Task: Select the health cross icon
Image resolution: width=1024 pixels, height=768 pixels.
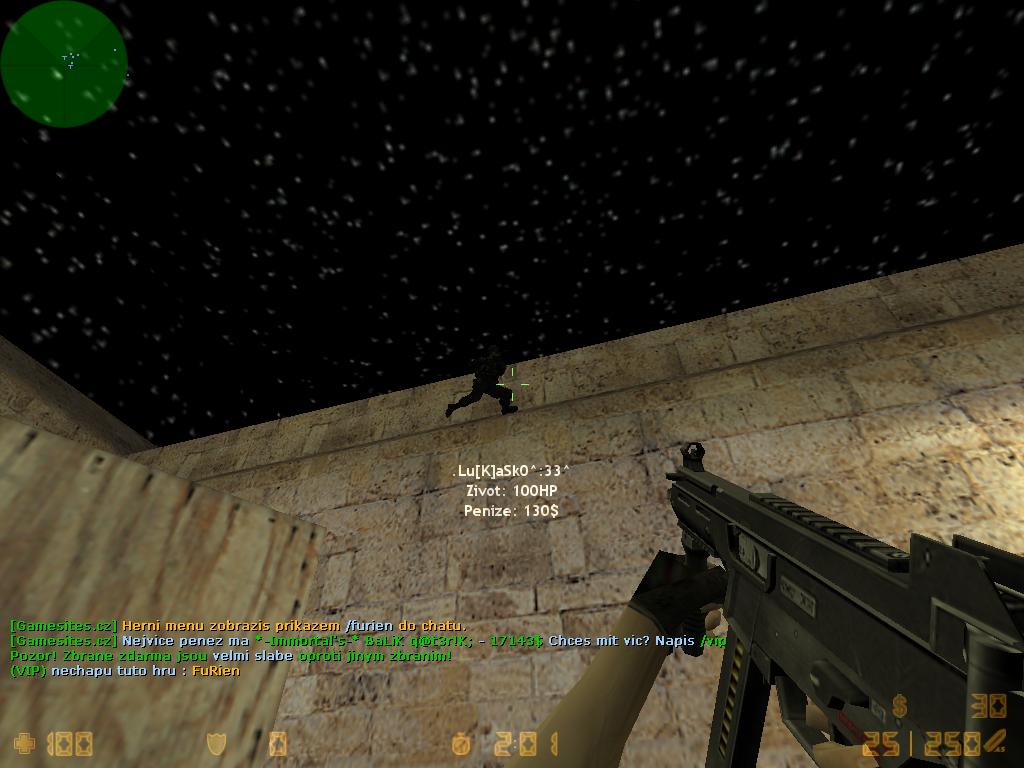Action: point(23,744)
